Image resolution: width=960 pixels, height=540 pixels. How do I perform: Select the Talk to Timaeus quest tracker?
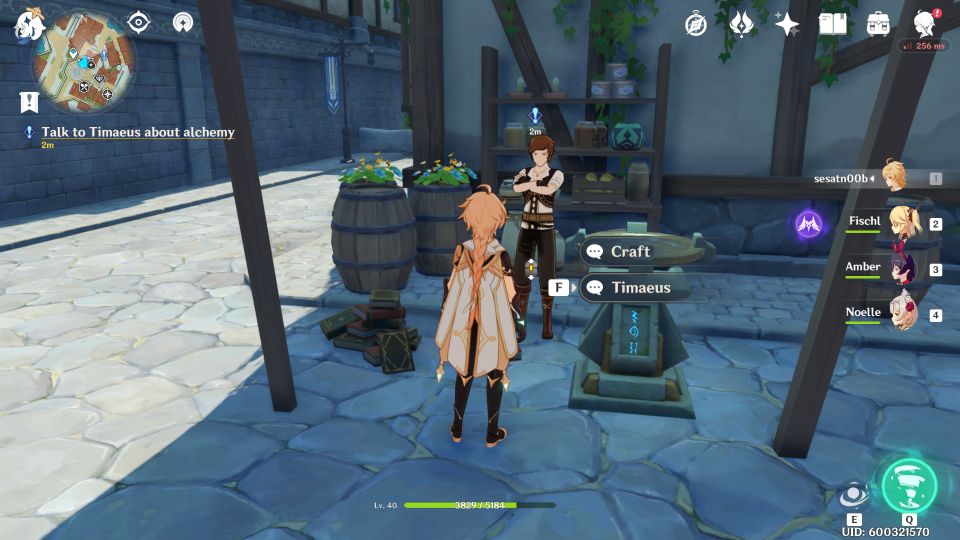(137, 132)
